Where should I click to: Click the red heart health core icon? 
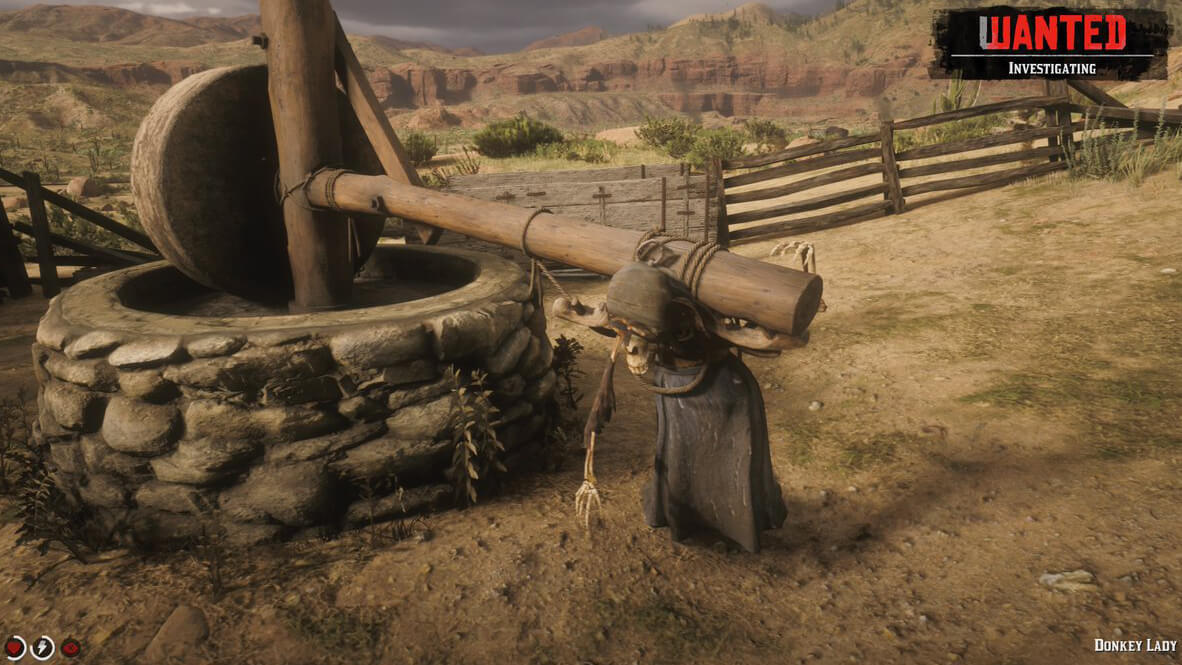tap(14, 648)
